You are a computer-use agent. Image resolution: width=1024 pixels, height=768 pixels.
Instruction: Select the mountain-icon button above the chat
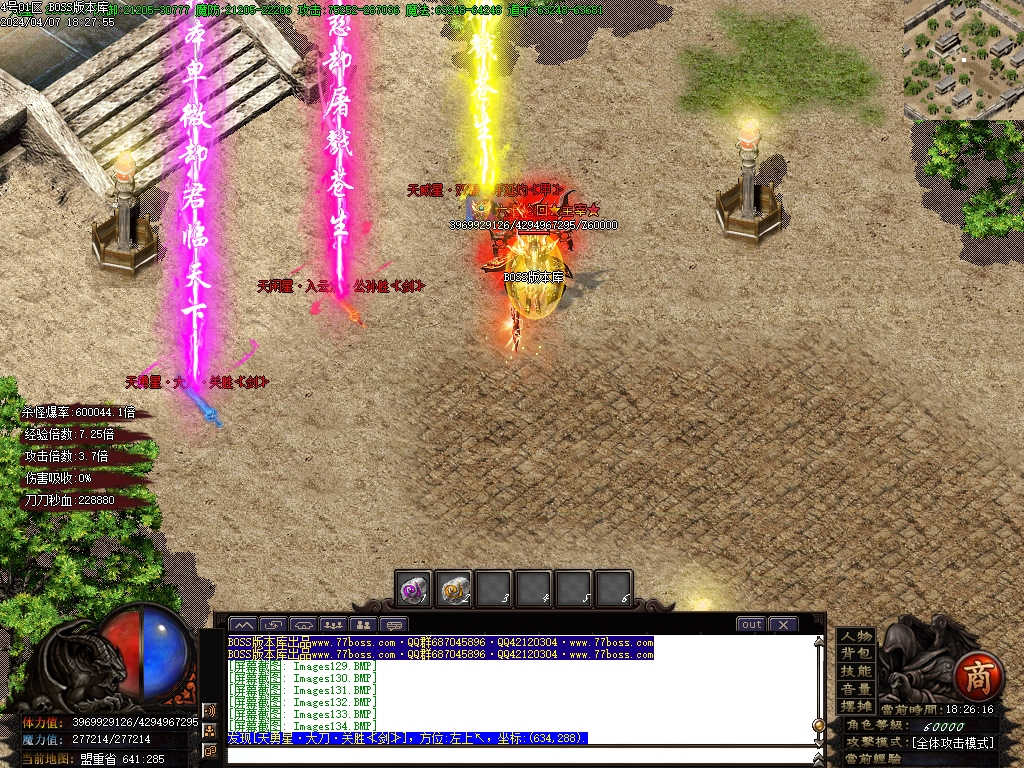243,626
